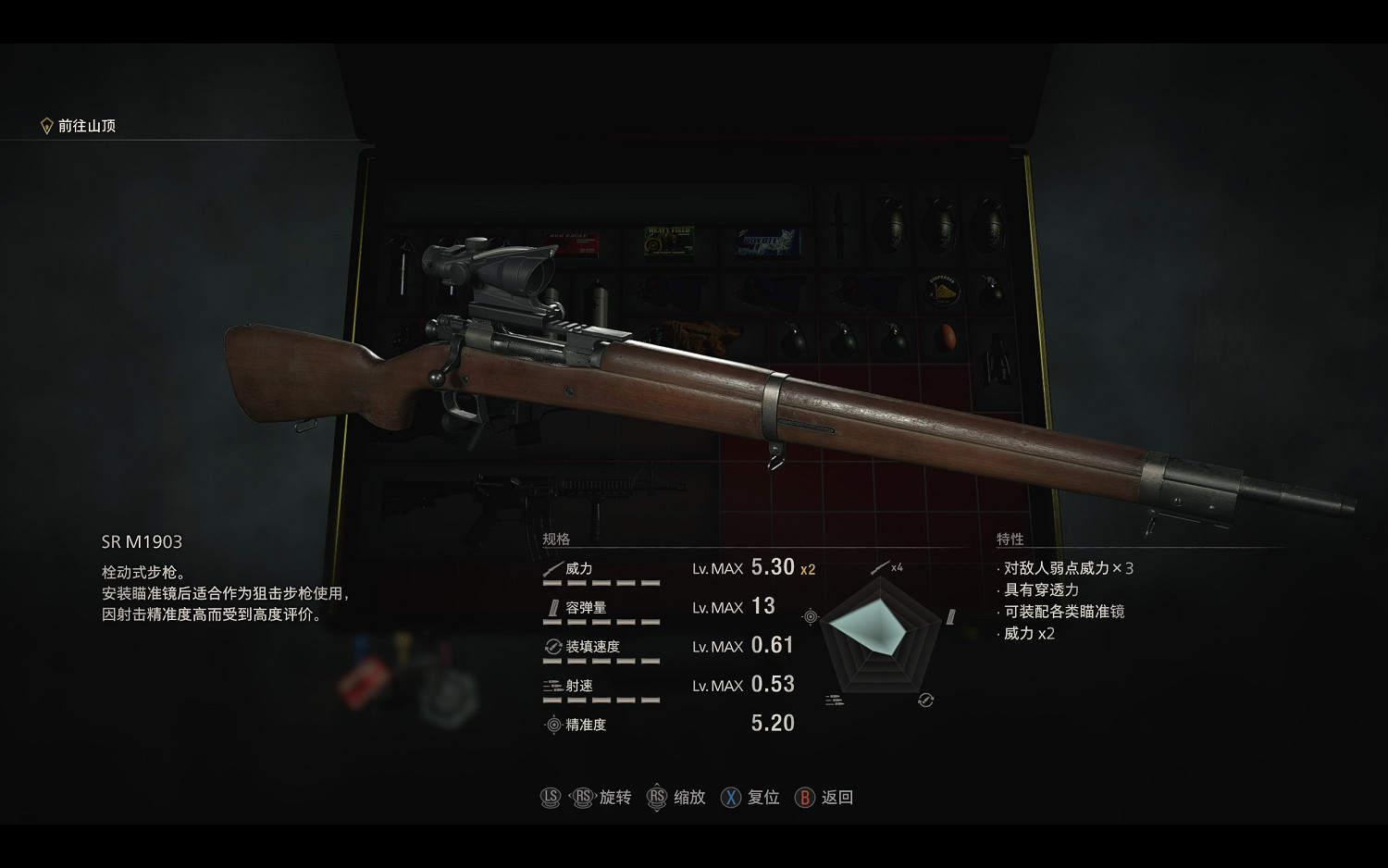Click a hand grenade in the inventory case

[891, 223]
